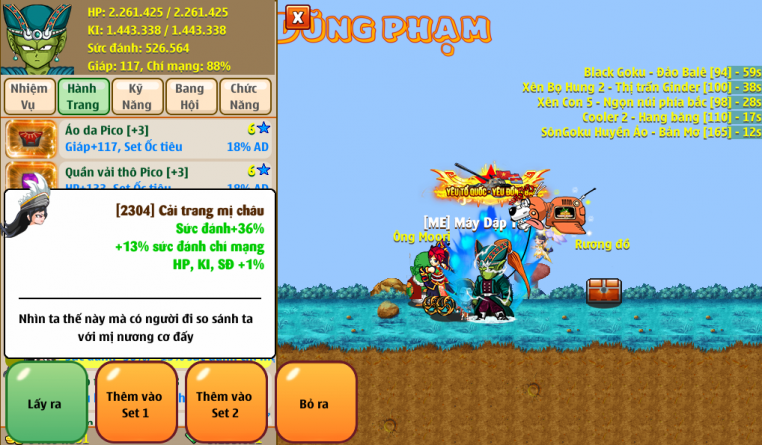Discard the item with Bỏ ra
Viewport: 762px width, 445px height.
[x=316, y=403]
